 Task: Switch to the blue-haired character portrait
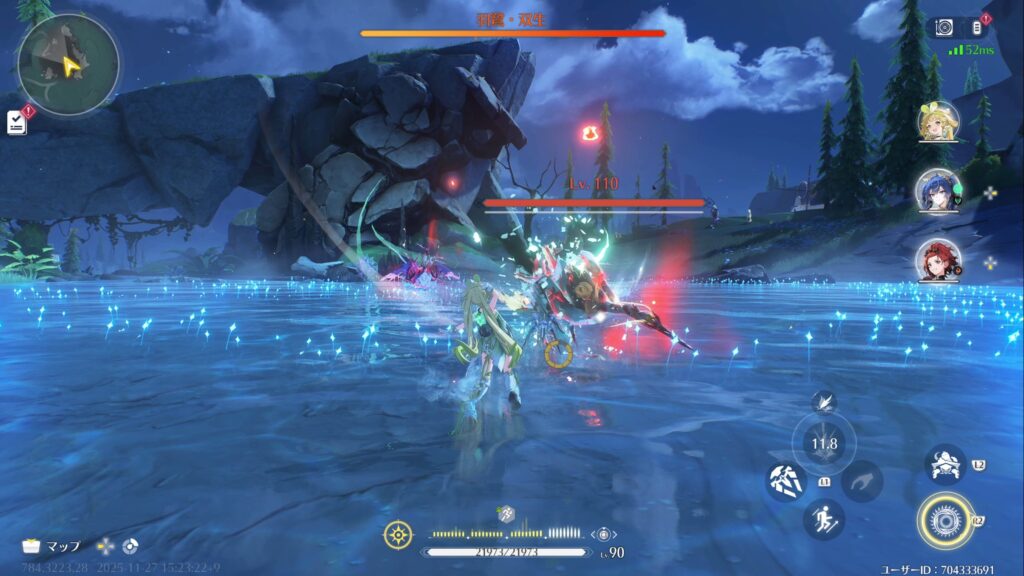[938, 190]
